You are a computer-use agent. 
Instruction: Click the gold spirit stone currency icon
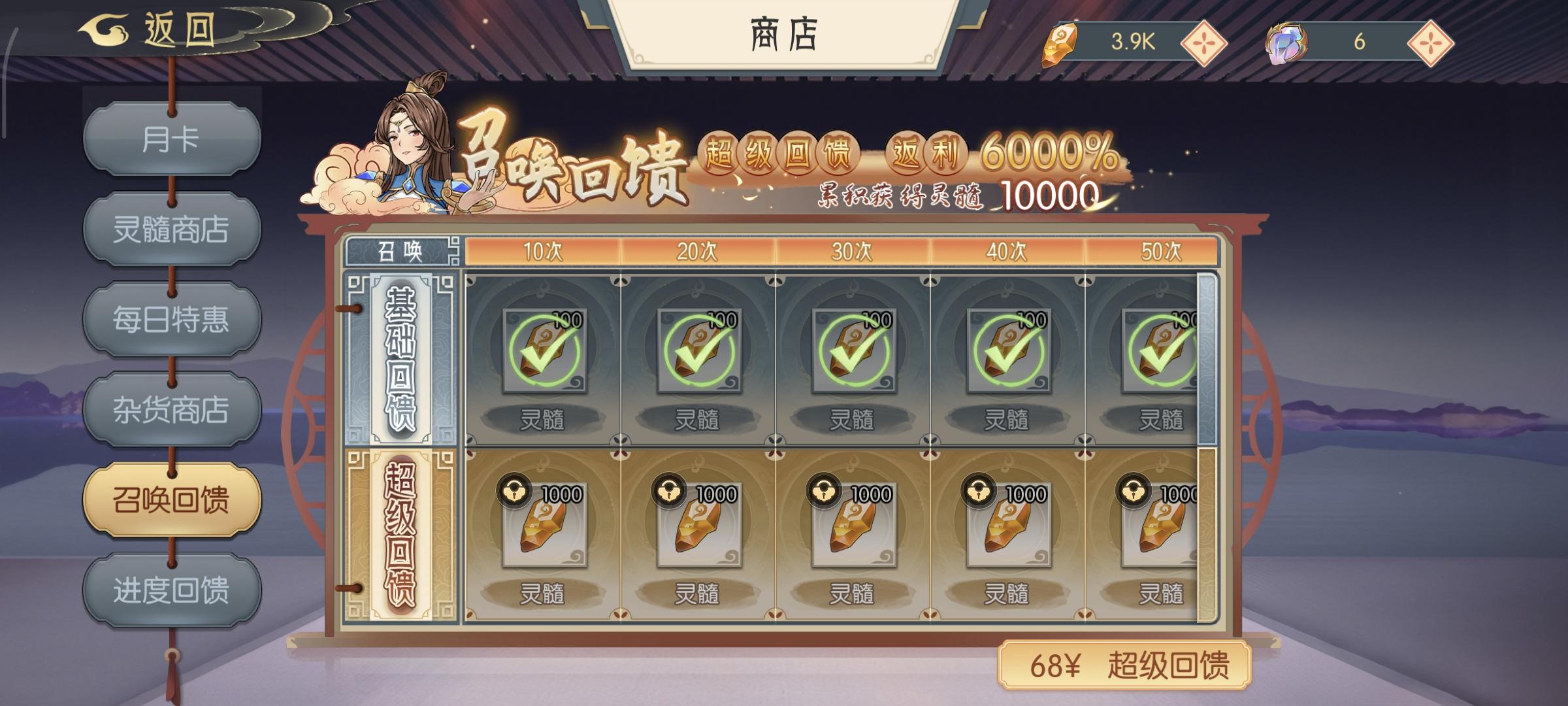pyautogui.click(x=1060, y=41)
